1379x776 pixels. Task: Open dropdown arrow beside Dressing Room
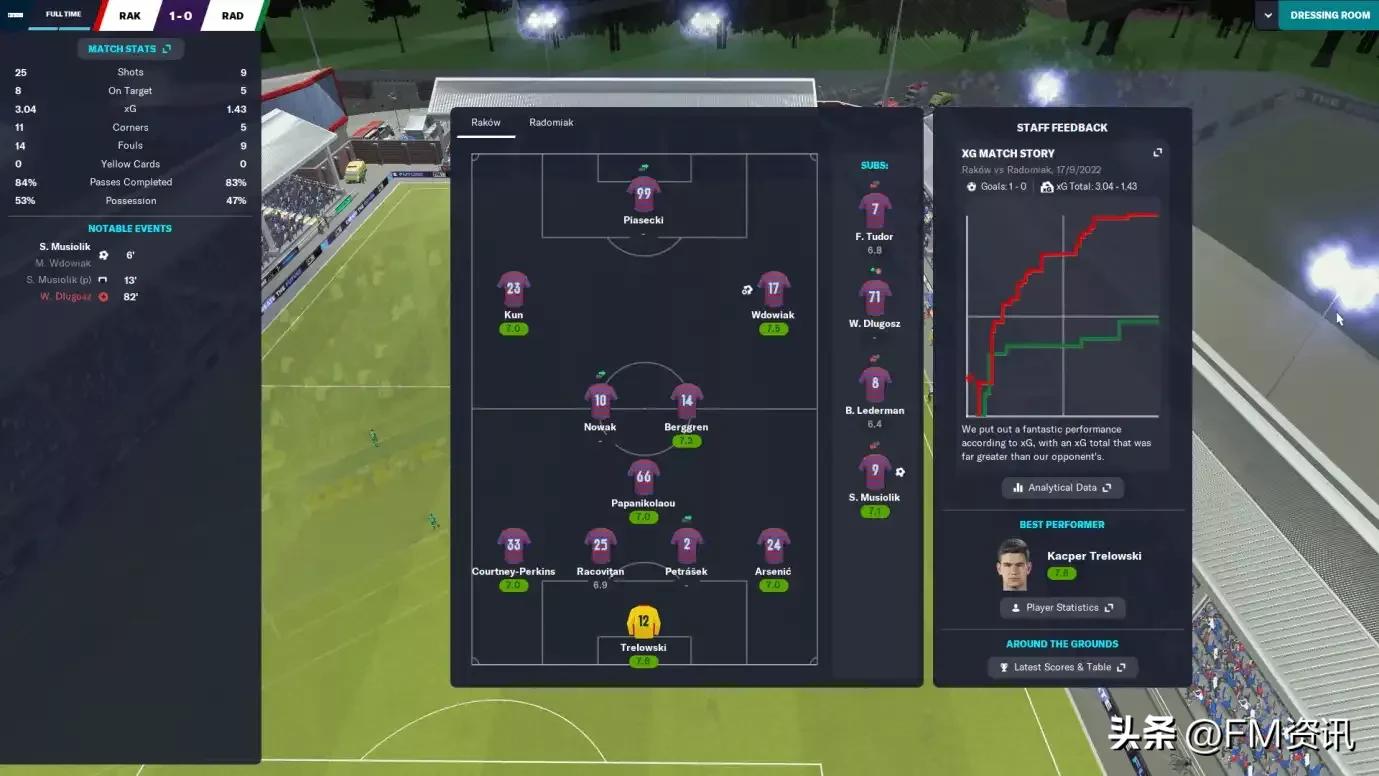click(x=1268, y=15)
